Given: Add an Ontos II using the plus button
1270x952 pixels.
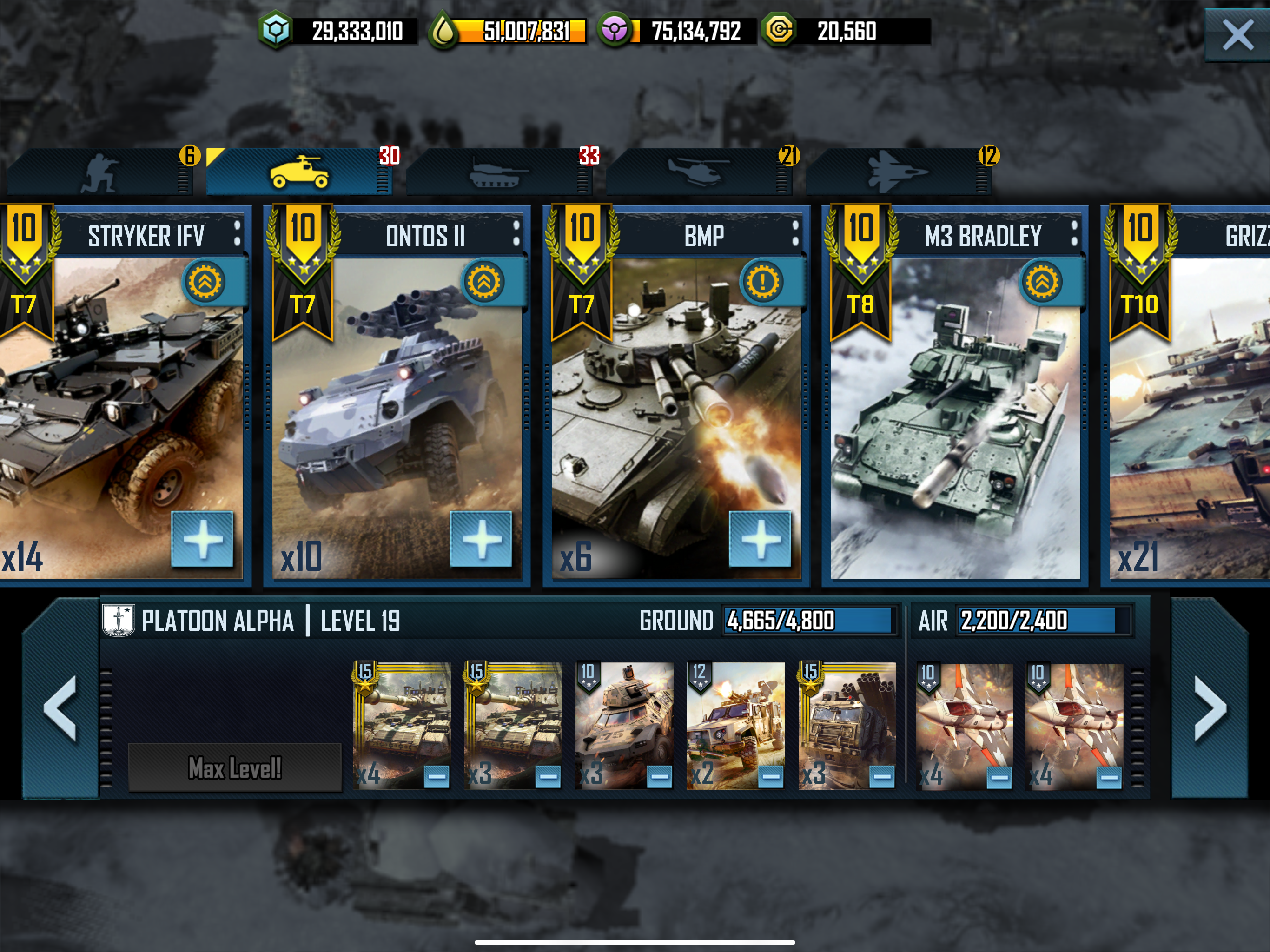Looking at the screenshot, I should click(481, 539).
